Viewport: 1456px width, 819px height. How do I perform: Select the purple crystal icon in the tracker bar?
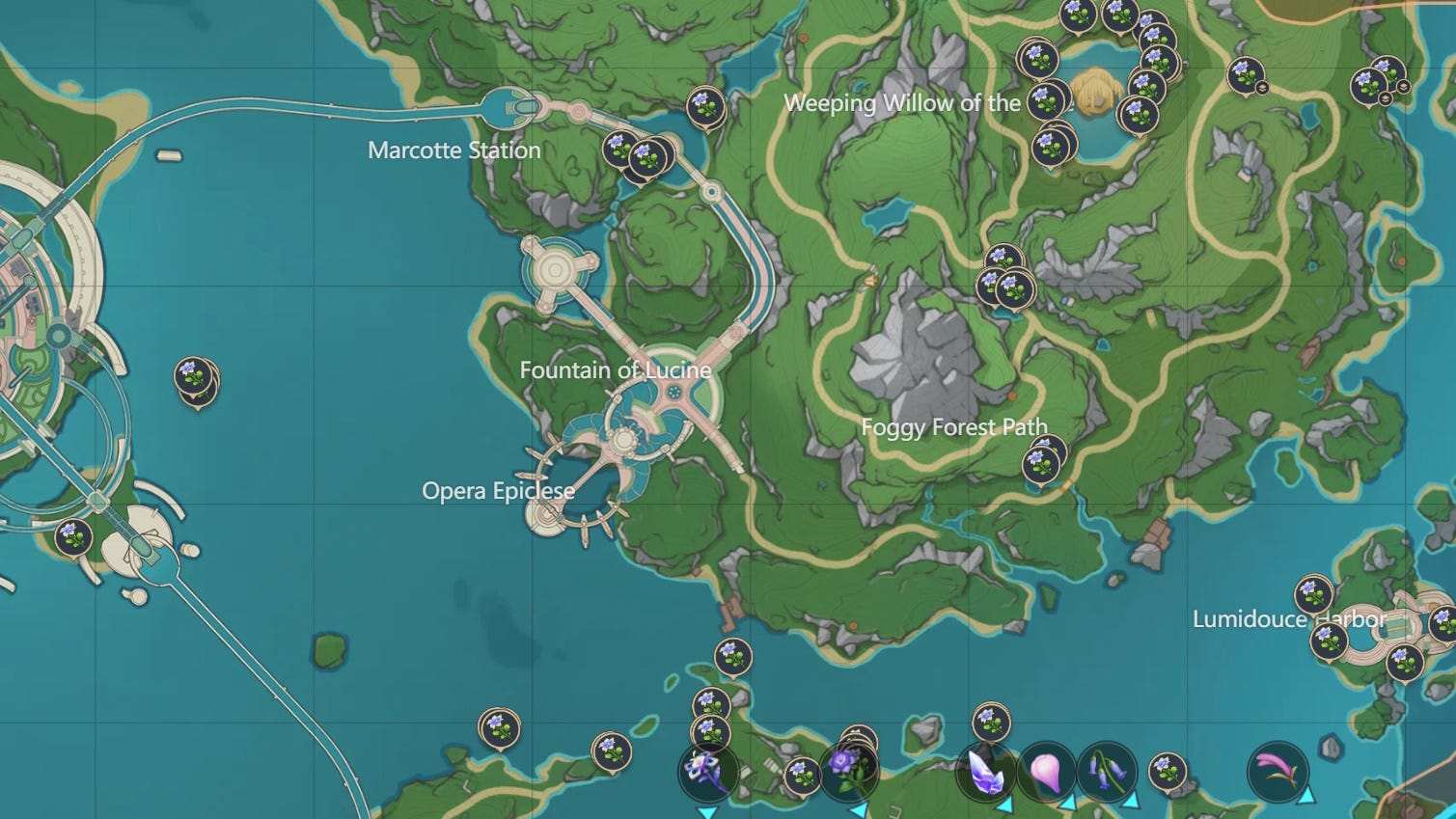pos(986,770)
